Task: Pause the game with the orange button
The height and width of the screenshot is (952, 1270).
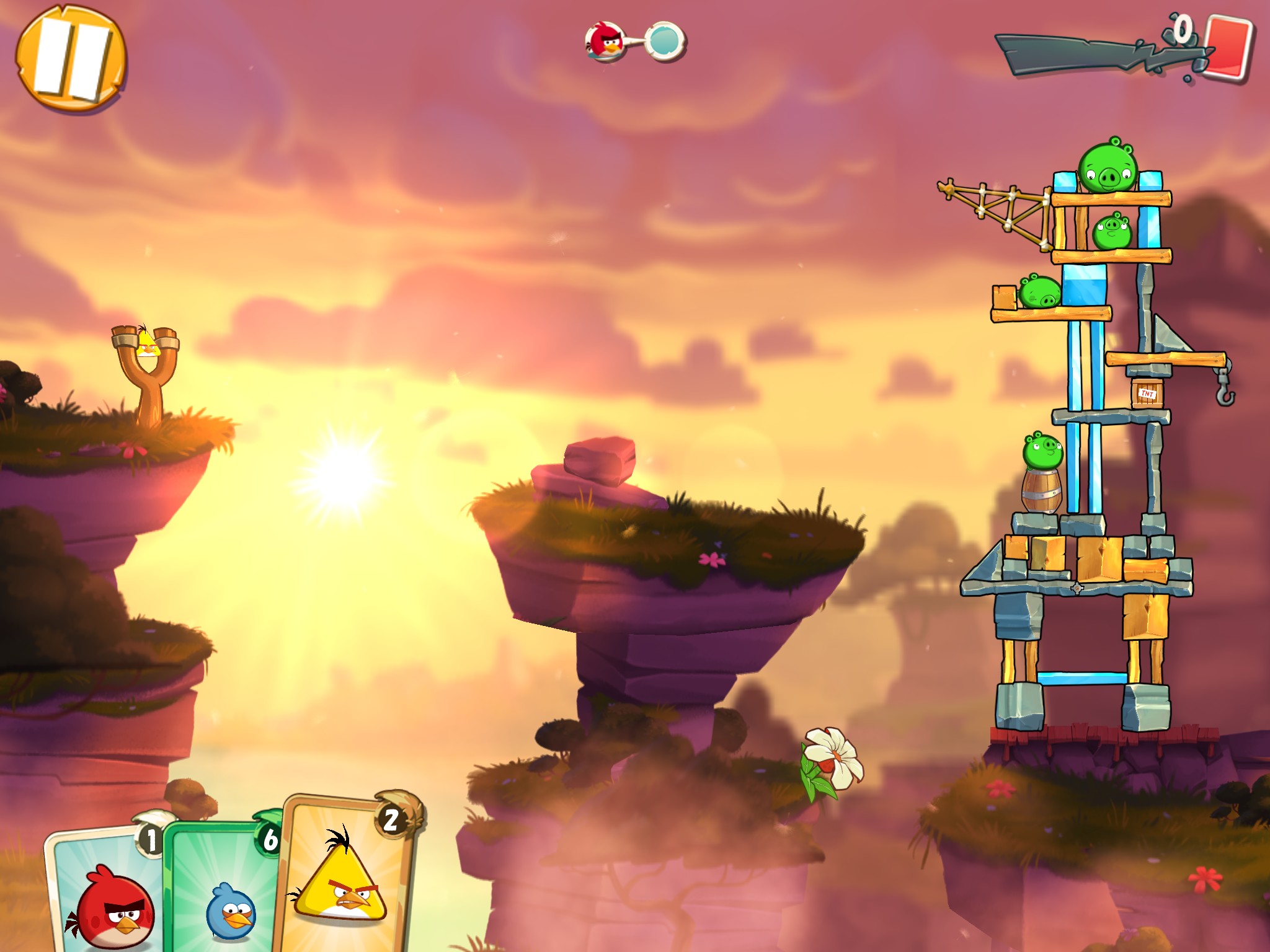Action: [70, 59]
